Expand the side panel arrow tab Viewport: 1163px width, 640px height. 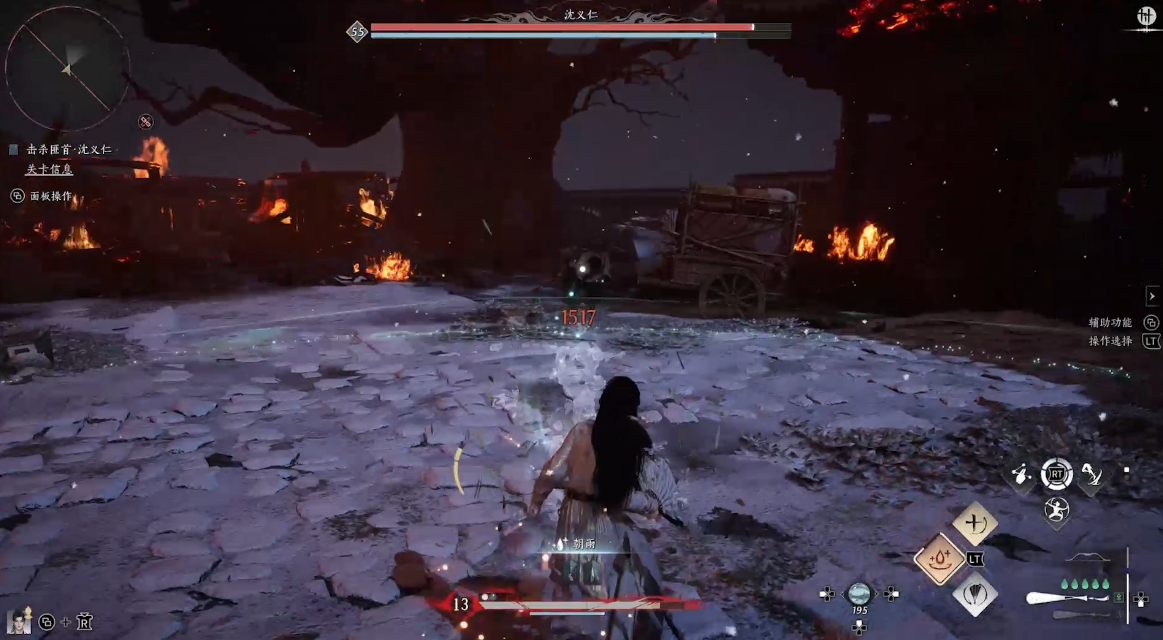pos(1152,296)
